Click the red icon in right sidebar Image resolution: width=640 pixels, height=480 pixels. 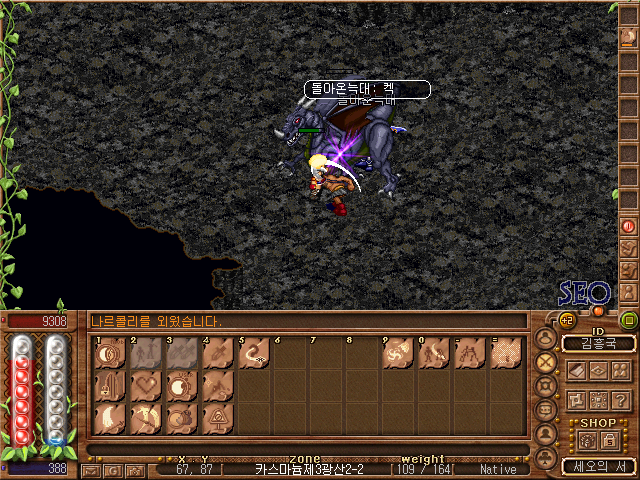coord(628,226)
